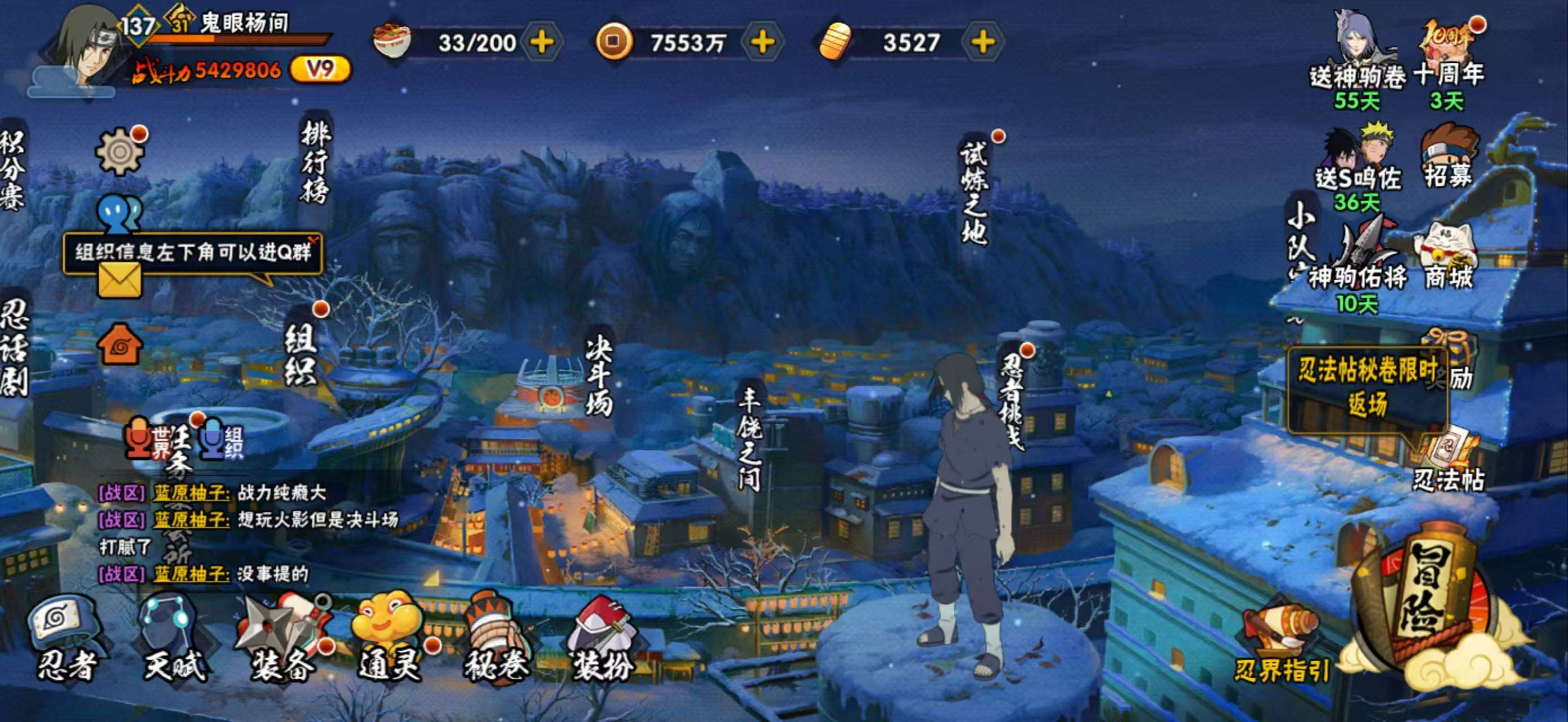Open the yellow mail envelope
1568x722 pixels.
[x=120, y=282]
